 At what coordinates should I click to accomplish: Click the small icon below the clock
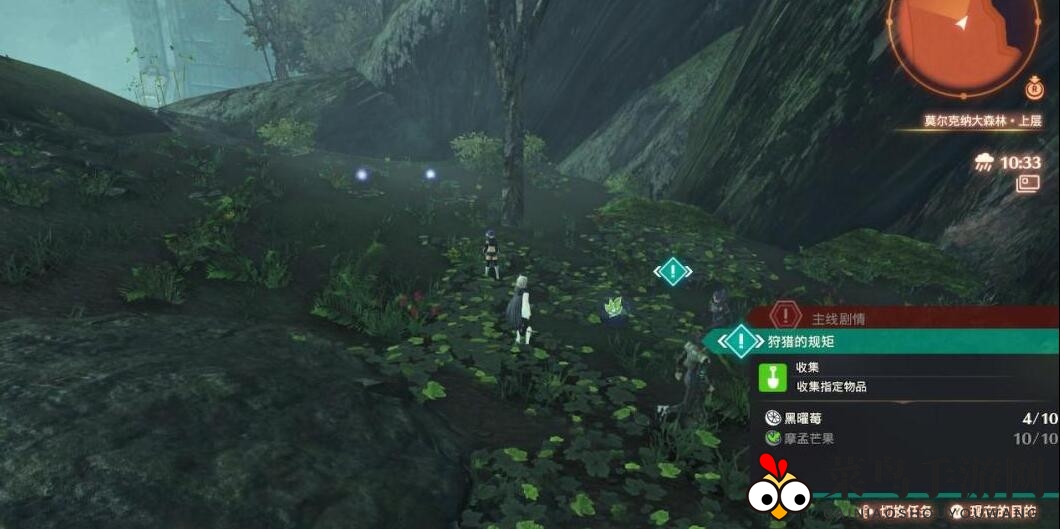pyautogui.click(x=1027, y=183)
